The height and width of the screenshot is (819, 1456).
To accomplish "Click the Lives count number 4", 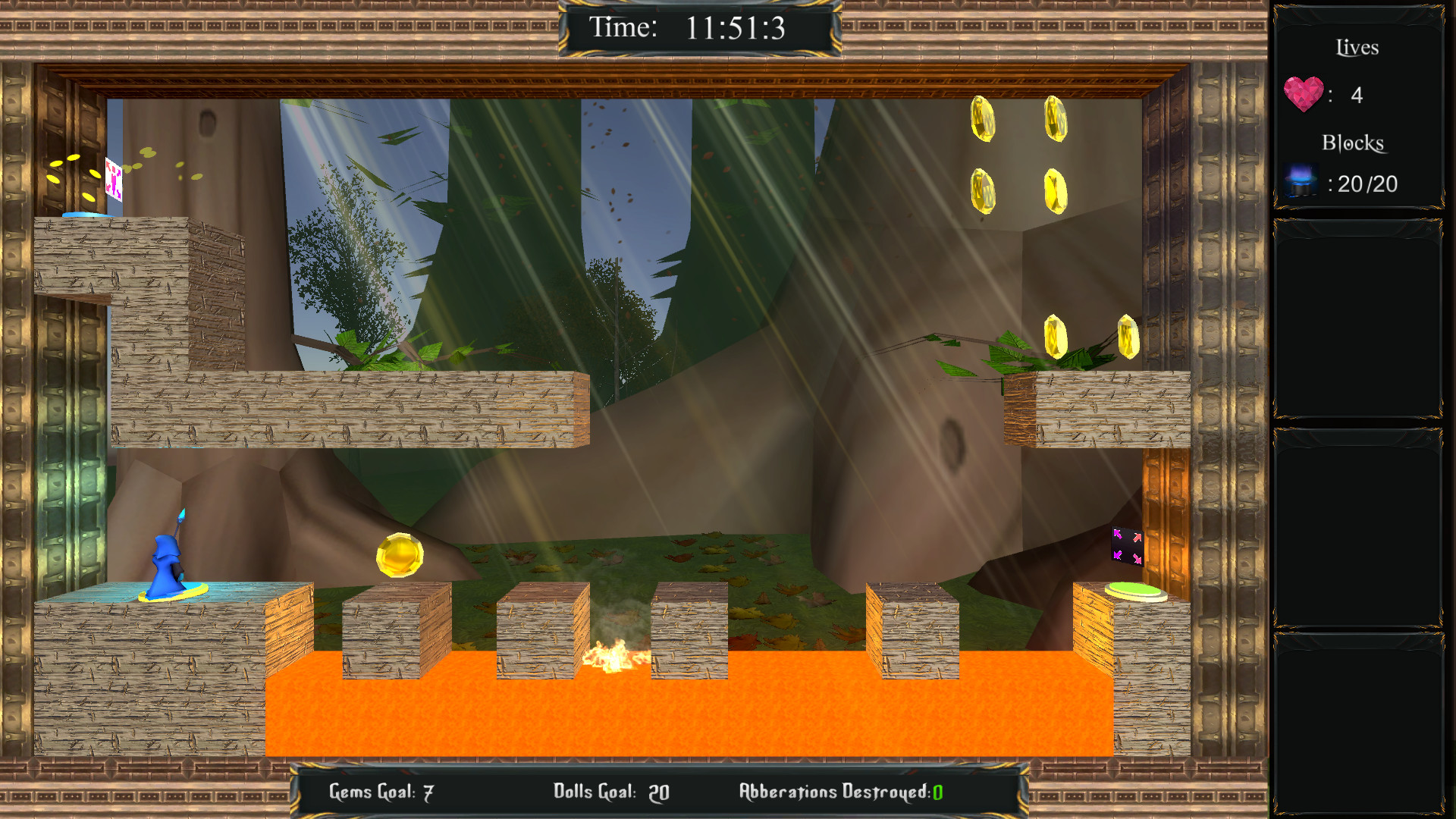I will click(1357, 95).
